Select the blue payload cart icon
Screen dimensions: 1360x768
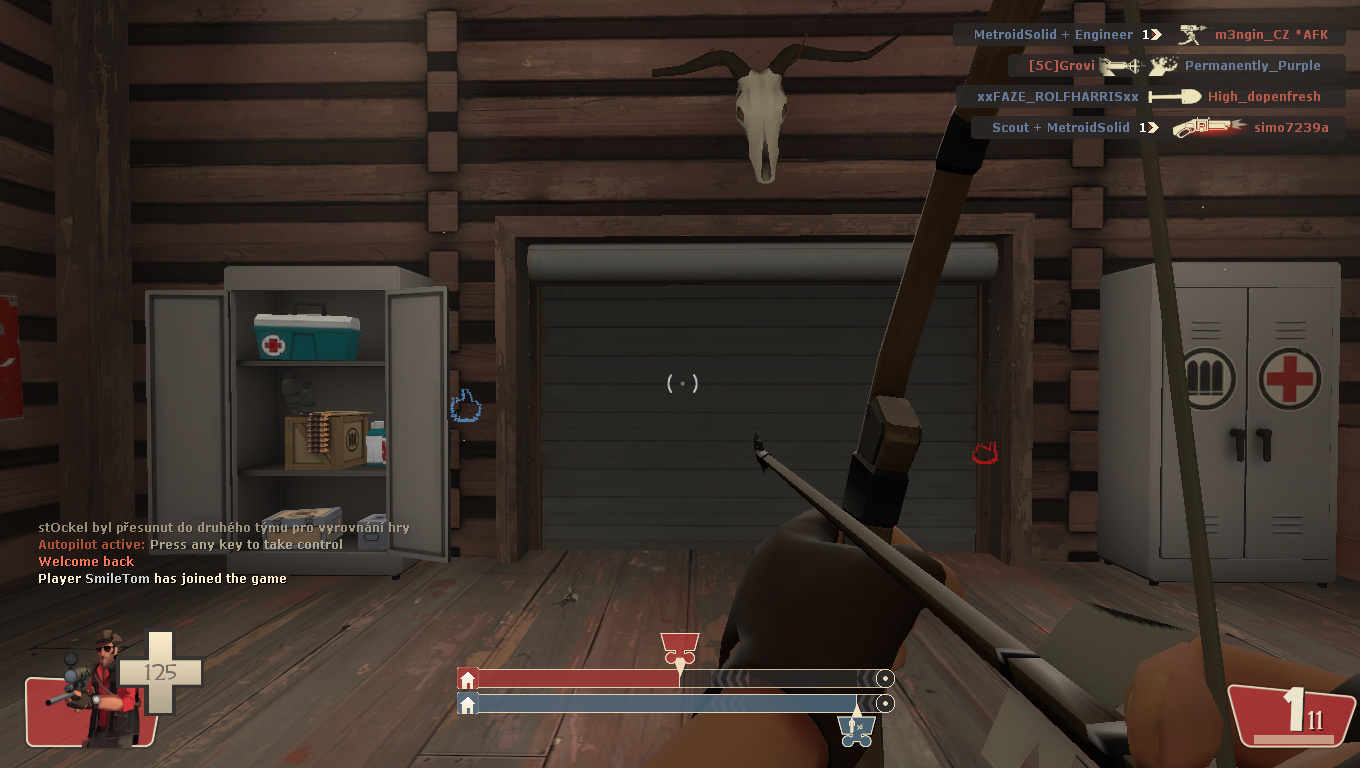point(856,729)
